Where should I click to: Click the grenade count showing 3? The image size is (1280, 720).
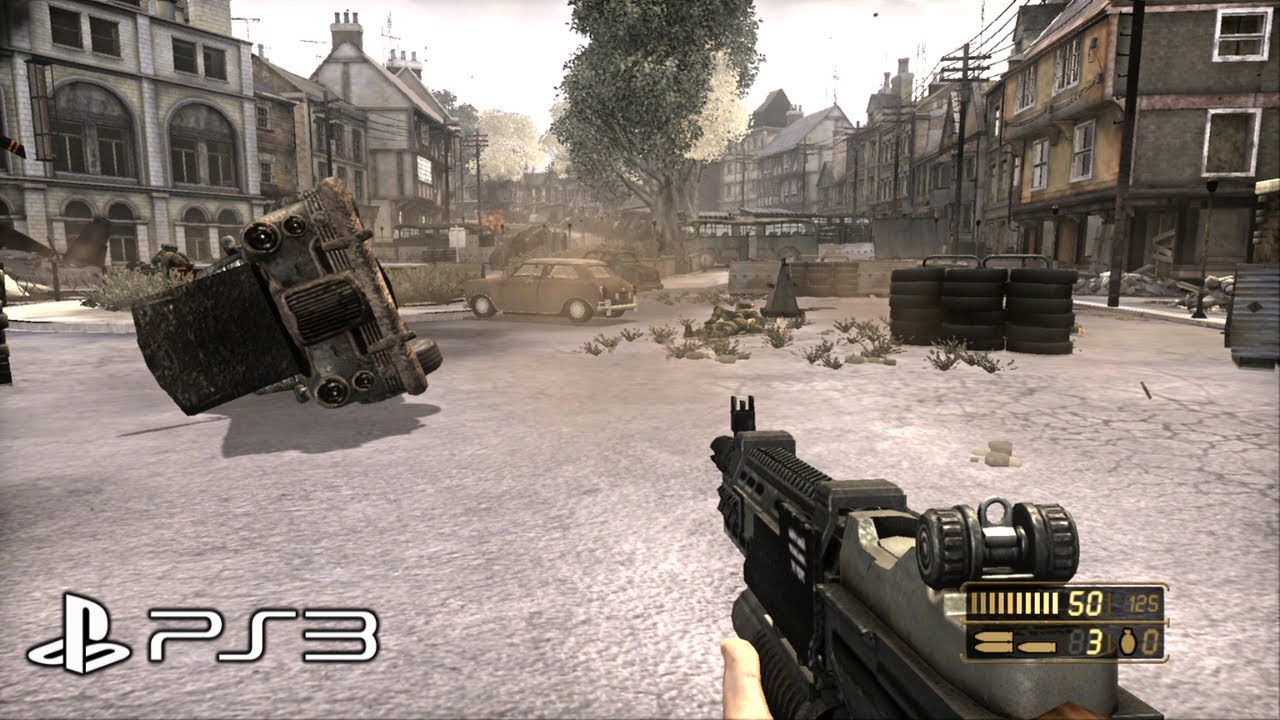(1094, 642)
